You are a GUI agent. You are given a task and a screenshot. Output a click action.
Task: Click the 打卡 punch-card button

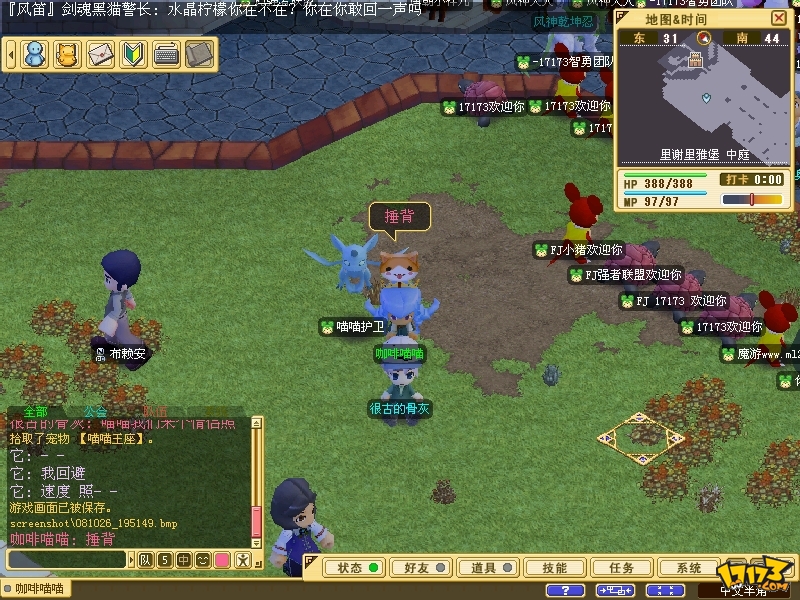(737, 180)
